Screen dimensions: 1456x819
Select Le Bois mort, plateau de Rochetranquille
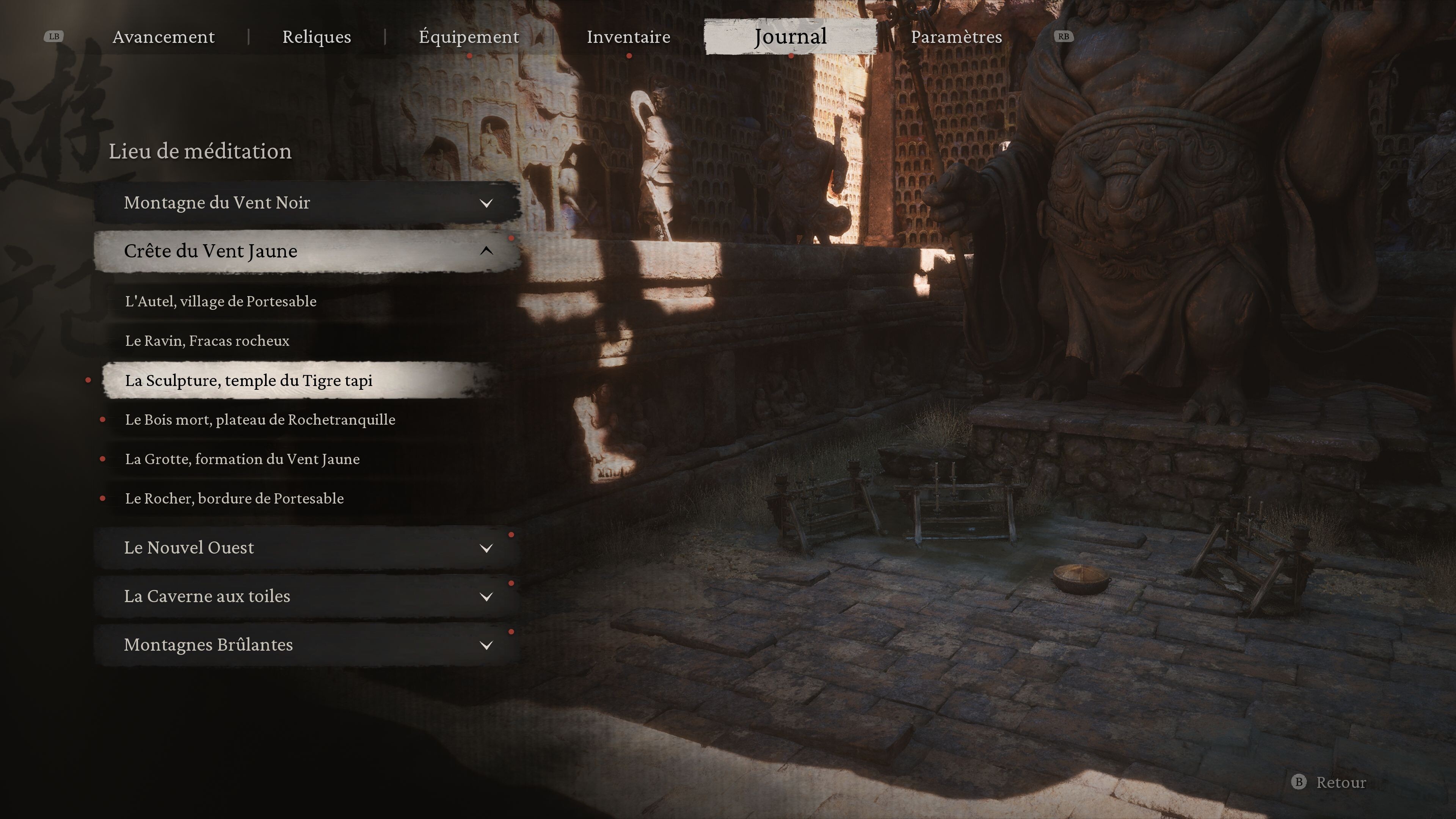[260, 420]
